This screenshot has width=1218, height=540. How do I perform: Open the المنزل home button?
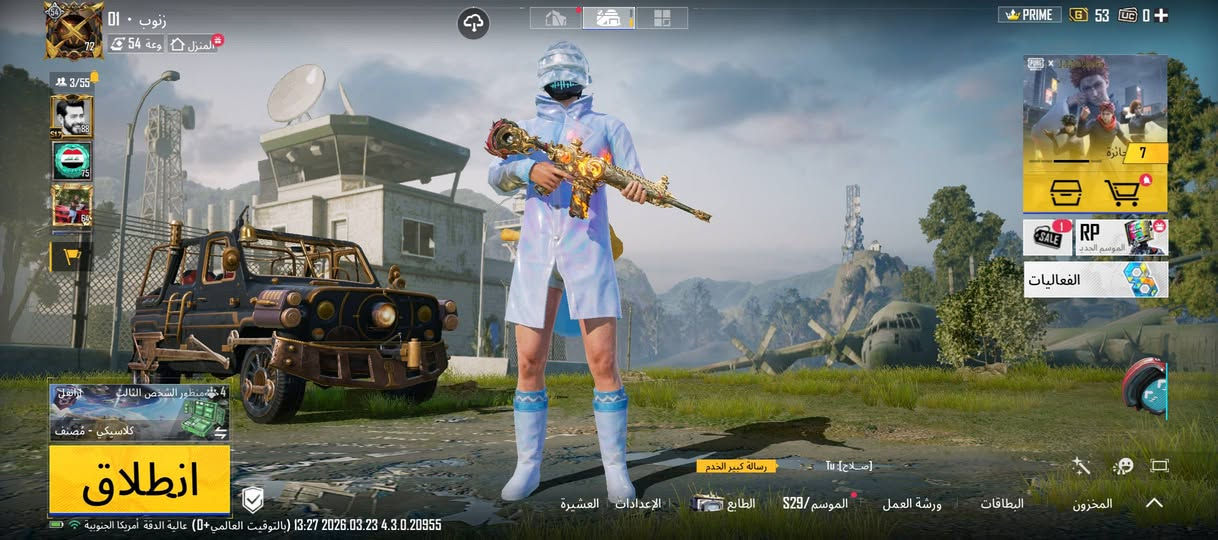(194, 45)
